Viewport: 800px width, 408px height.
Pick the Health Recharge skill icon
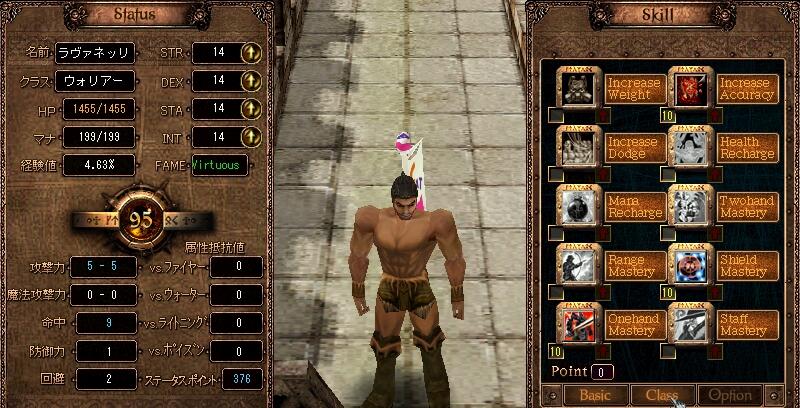(x=688, y=148)
